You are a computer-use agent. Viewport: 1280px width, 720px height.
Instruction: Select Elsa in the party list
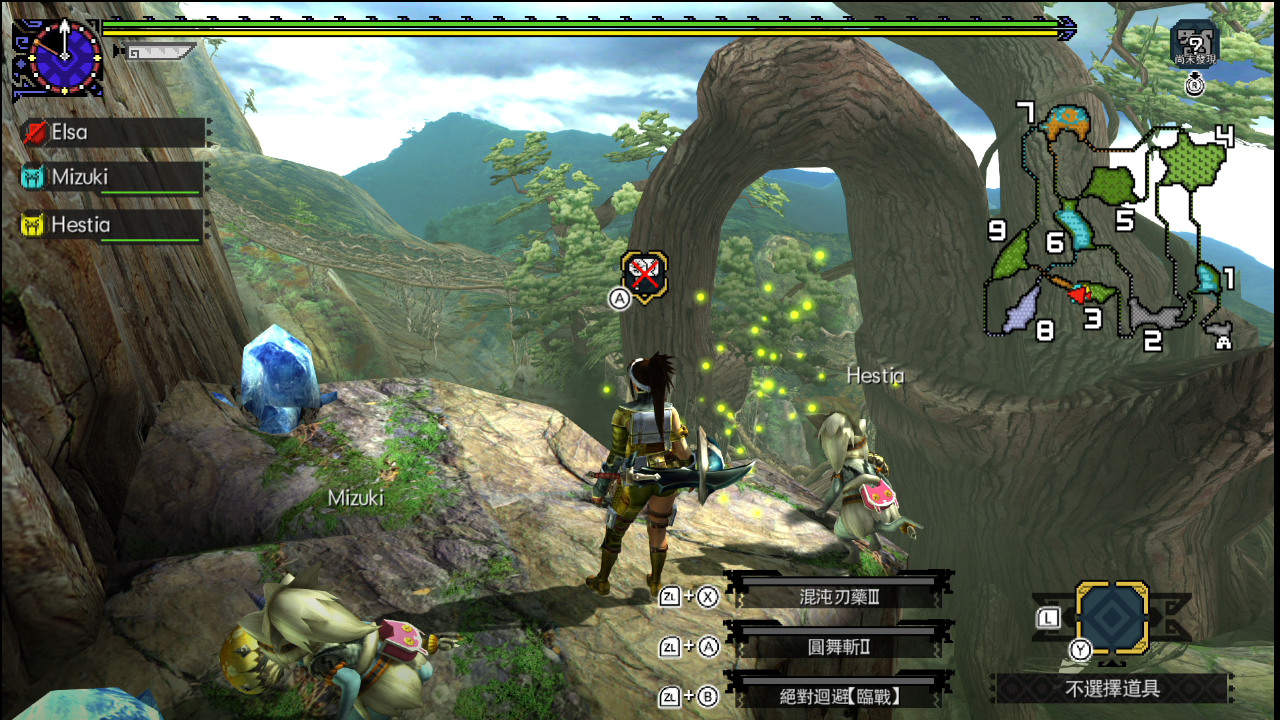point(112,132)
